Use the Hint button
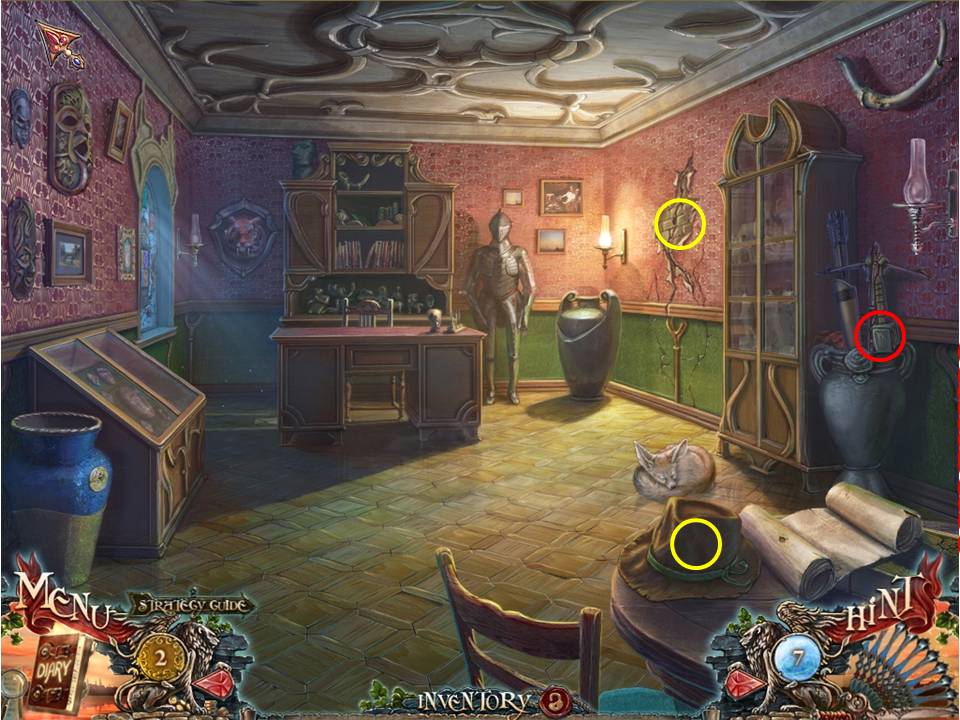The image size is (960, 720). click(884, 607)
